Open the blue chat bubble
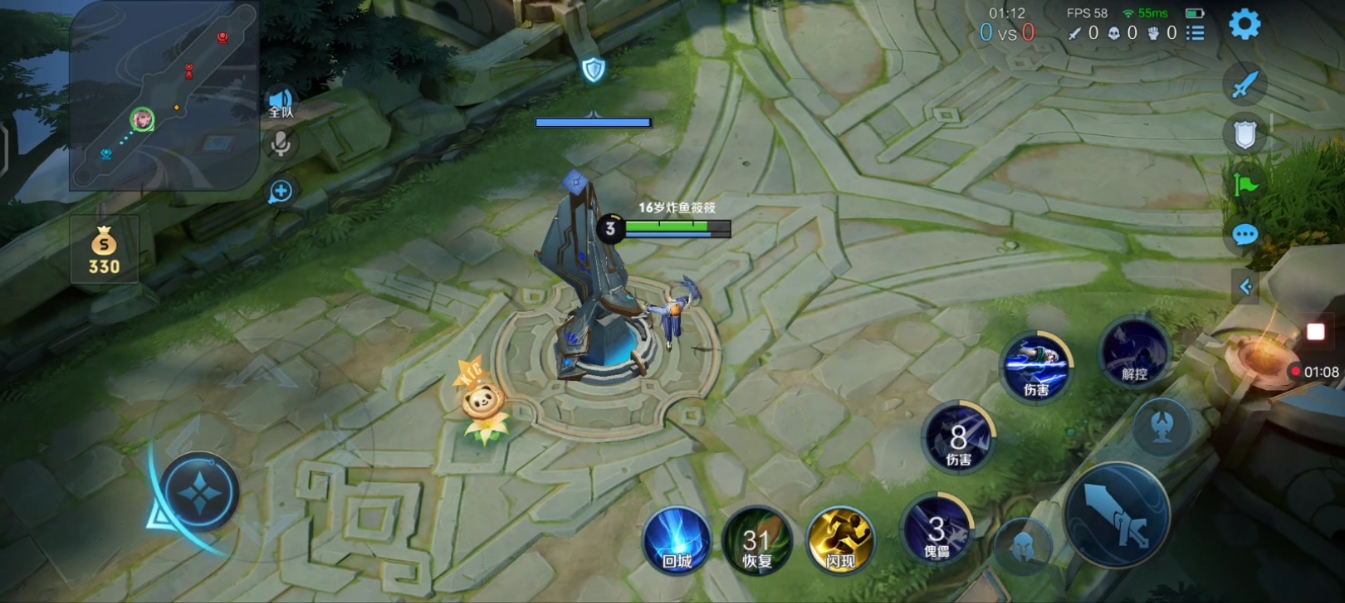This screenshot has width=1345, height=603. [1245, 235]
